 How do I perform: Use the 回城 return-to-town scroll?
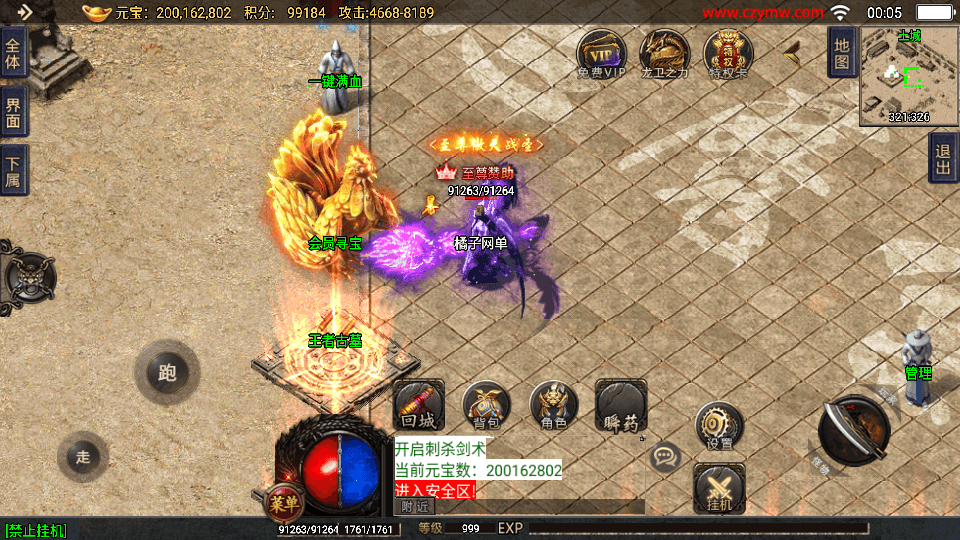418,405
